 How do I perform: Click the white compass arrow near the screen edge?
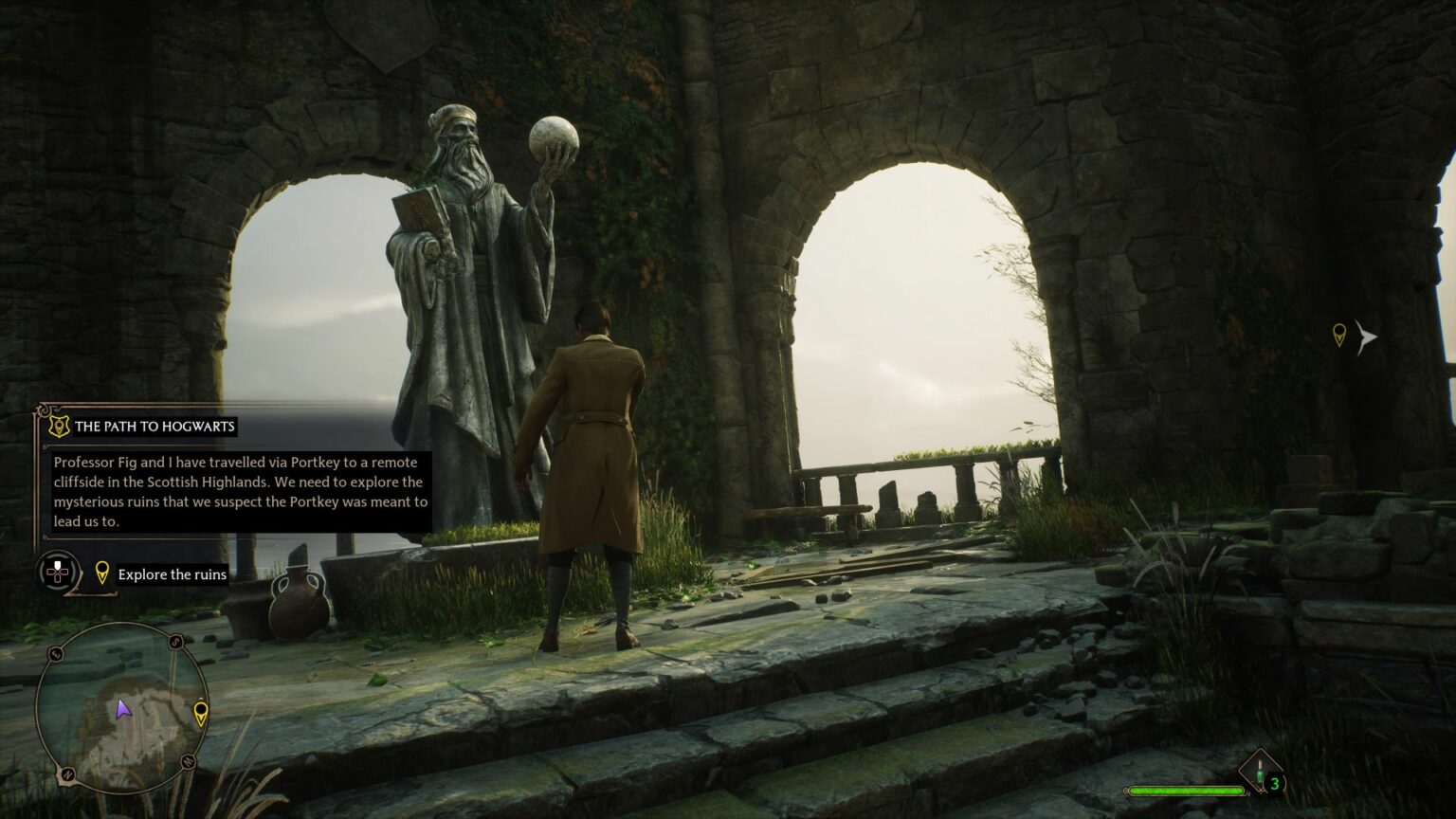pyautogui.click(x=1365, y=335)
